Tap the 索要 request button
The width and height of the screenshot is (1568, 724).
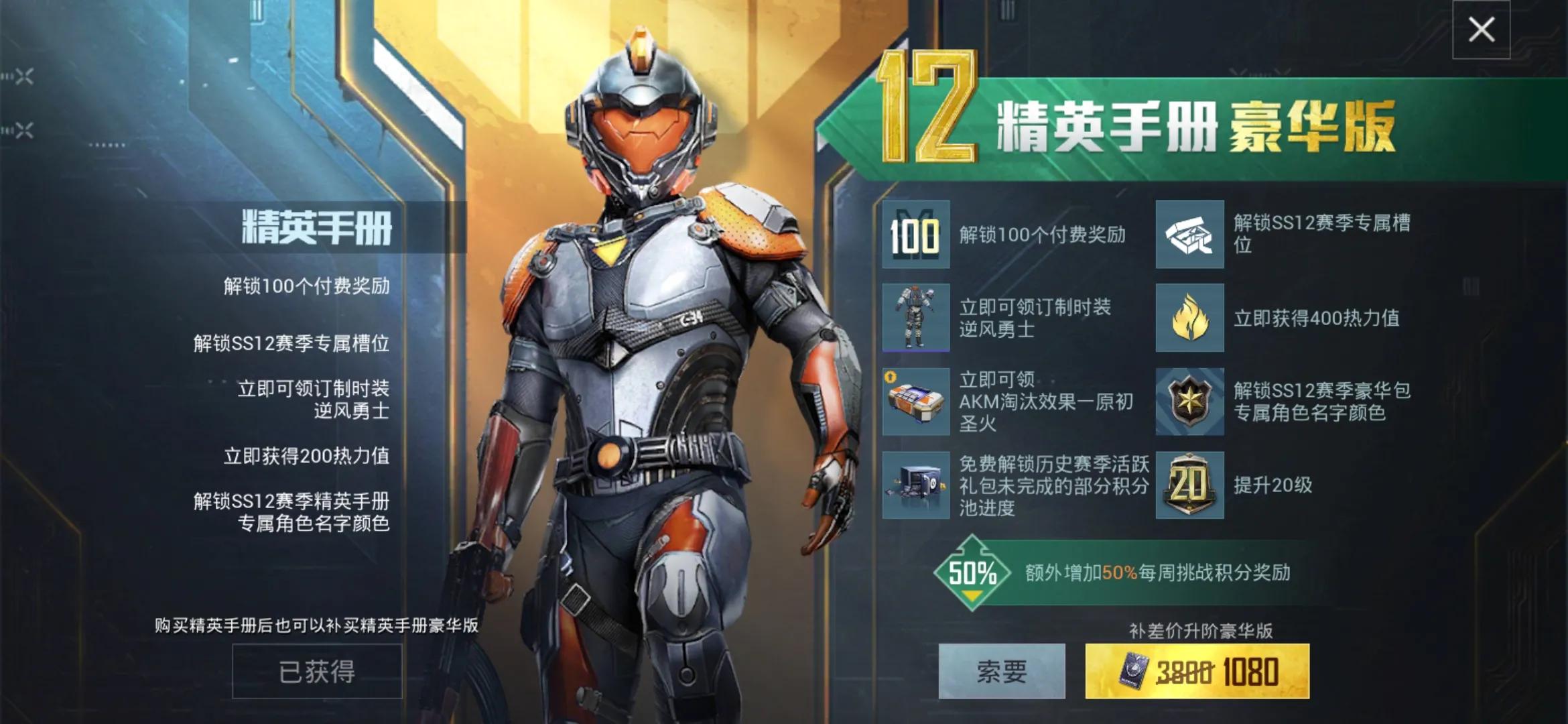pos(1001,671)
